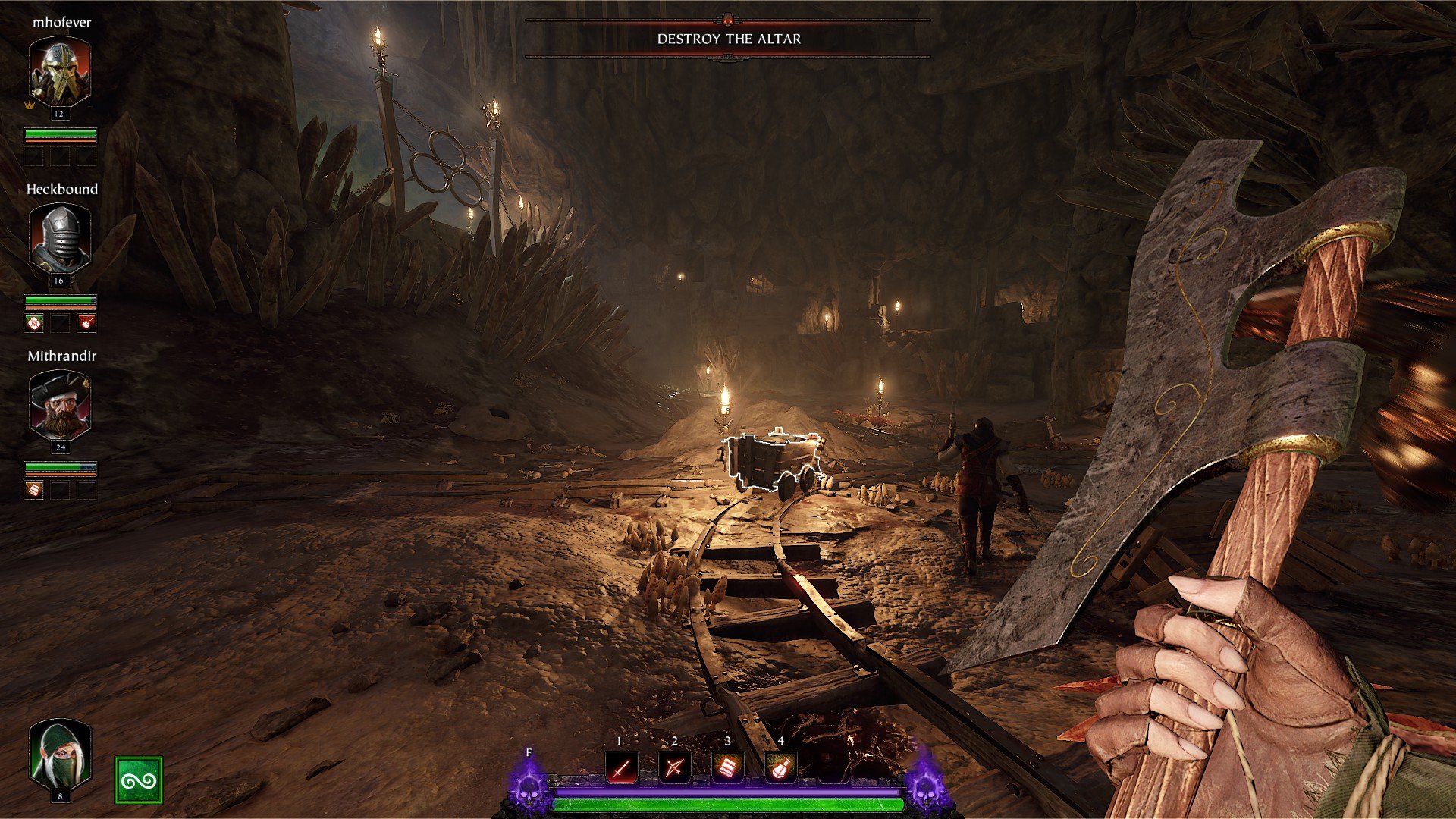Viewport: 1456px width, 819px height.
Task: Select the healing bandage item slot
Action: click(727, 767)
